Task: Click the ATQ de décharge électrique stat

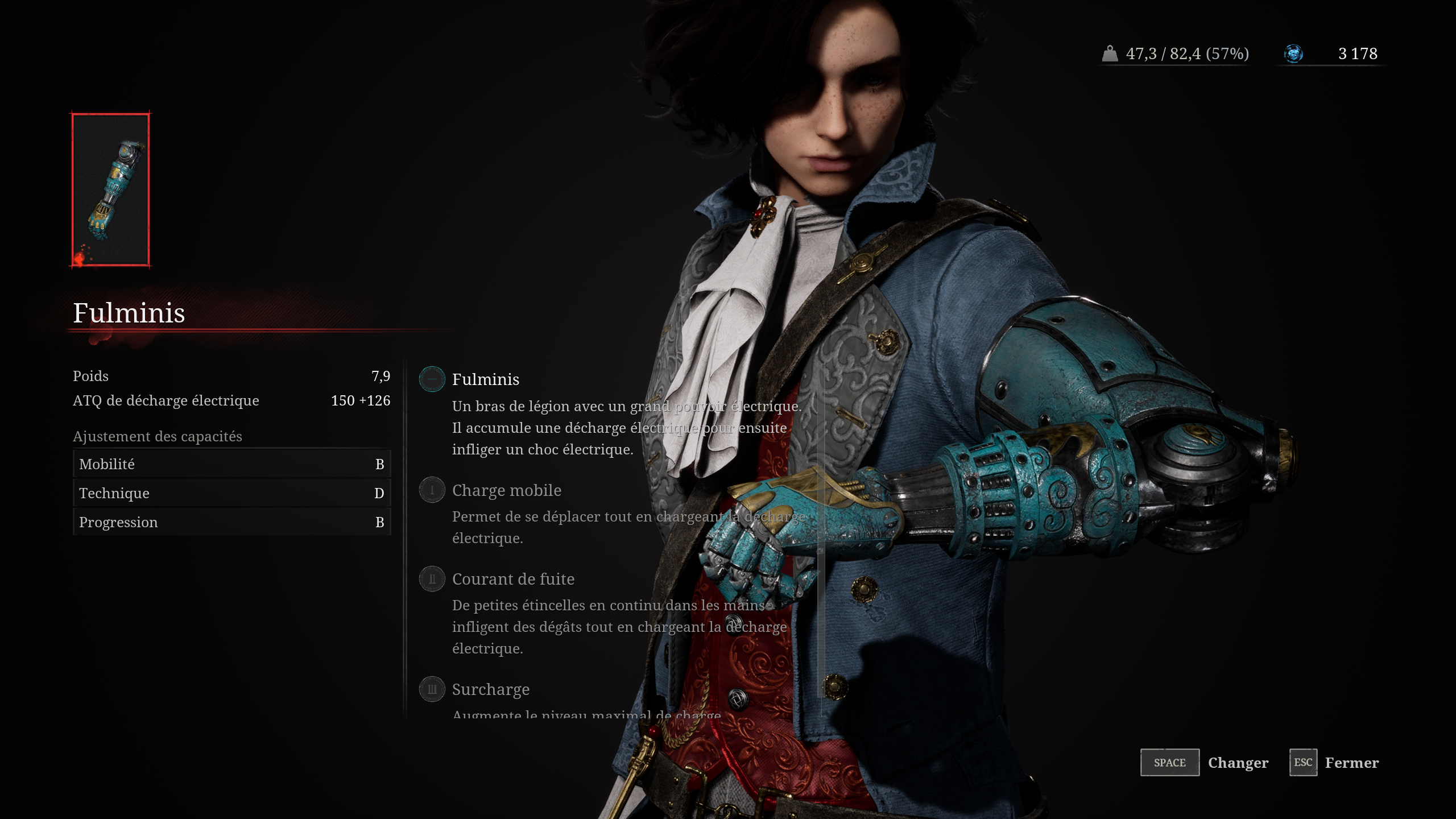Action: pos(166,400)
